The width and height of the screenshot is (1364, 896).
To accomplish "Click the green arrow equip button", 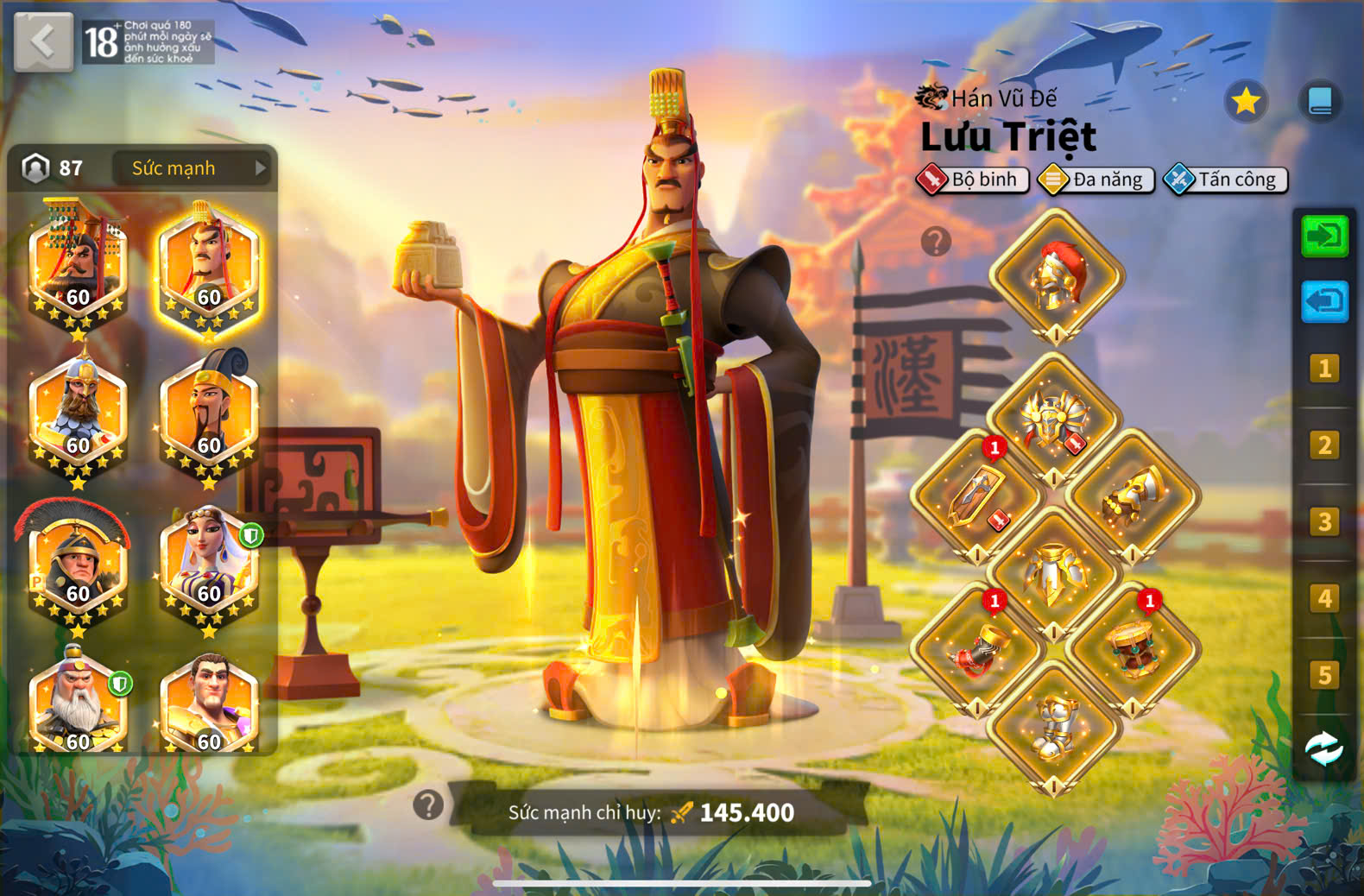I will click(x=1324, y=236).
